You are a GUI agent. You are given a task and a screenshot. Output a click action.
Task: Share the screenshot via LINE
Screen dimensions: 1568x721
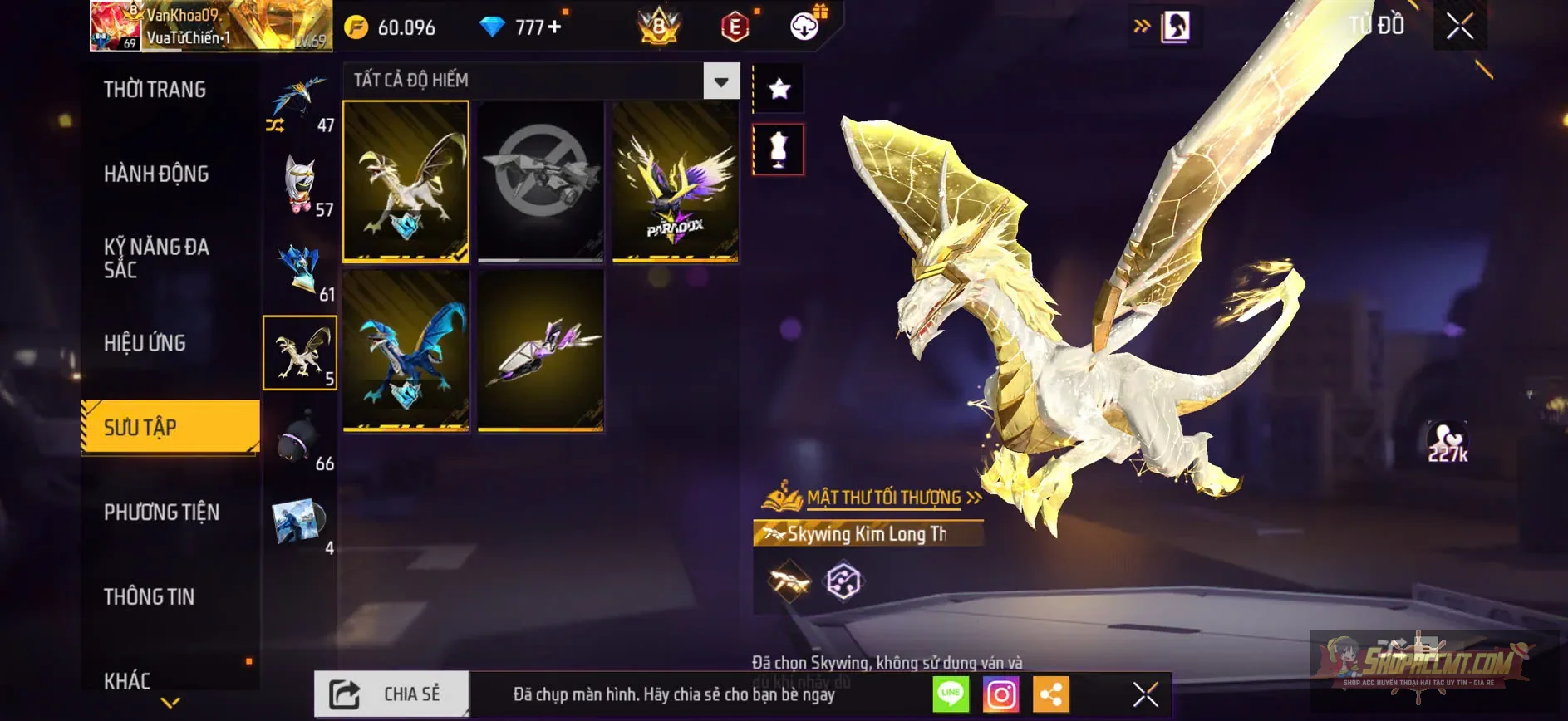point(951,694)
